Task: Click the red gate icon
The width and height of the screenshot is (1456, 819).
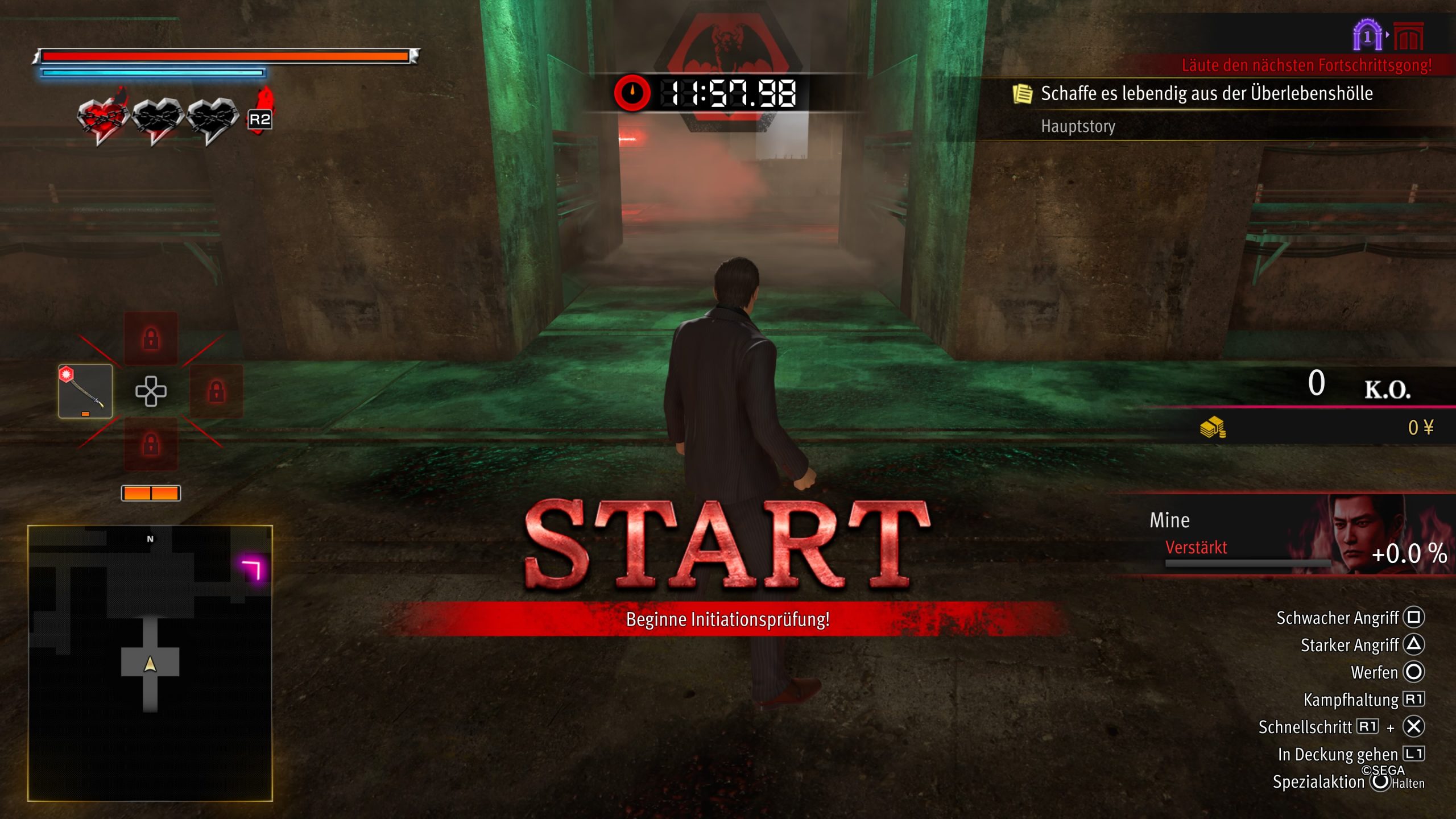Action: [1409, 38]
